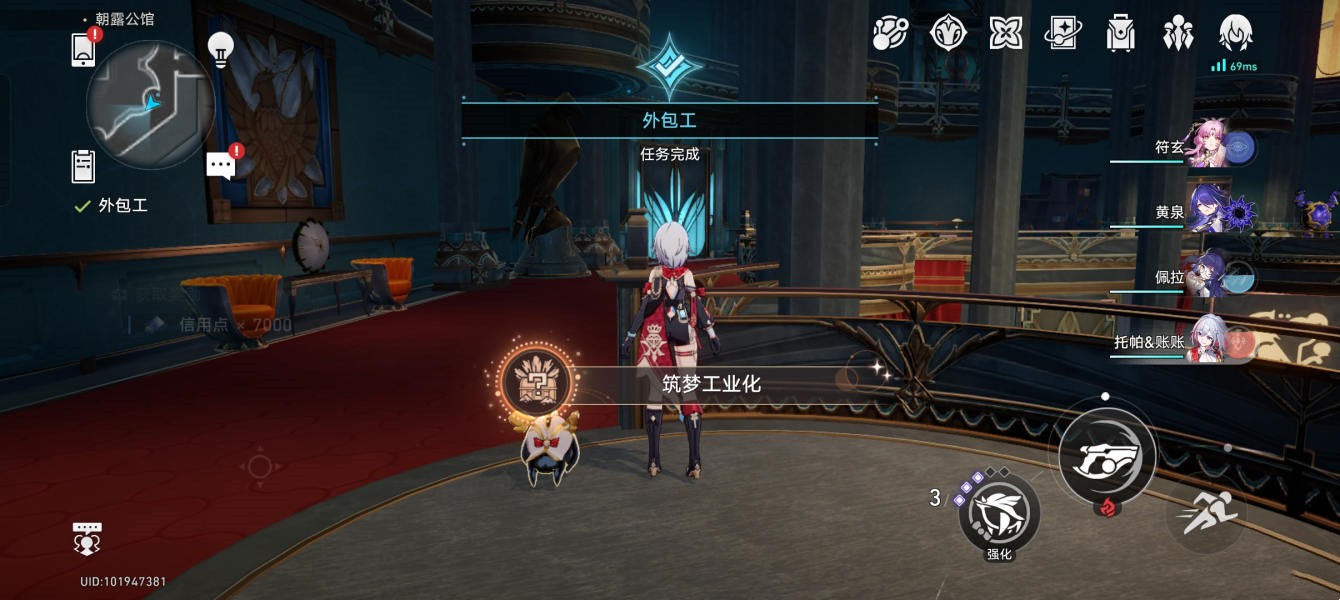1340x600 pixels.
Task: Tap the lightbulb hint icon
Action: (220, 48)
